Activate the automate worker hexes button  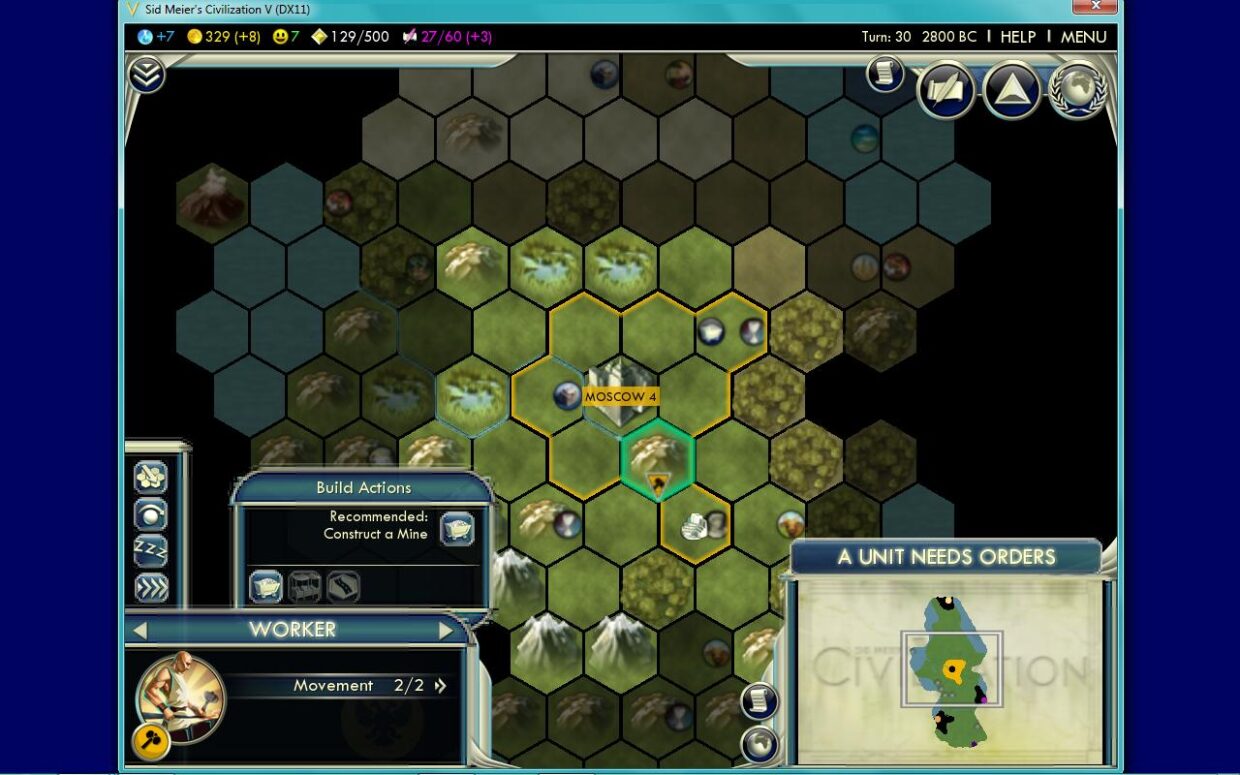pyautogui.click(x=151, y=478)
